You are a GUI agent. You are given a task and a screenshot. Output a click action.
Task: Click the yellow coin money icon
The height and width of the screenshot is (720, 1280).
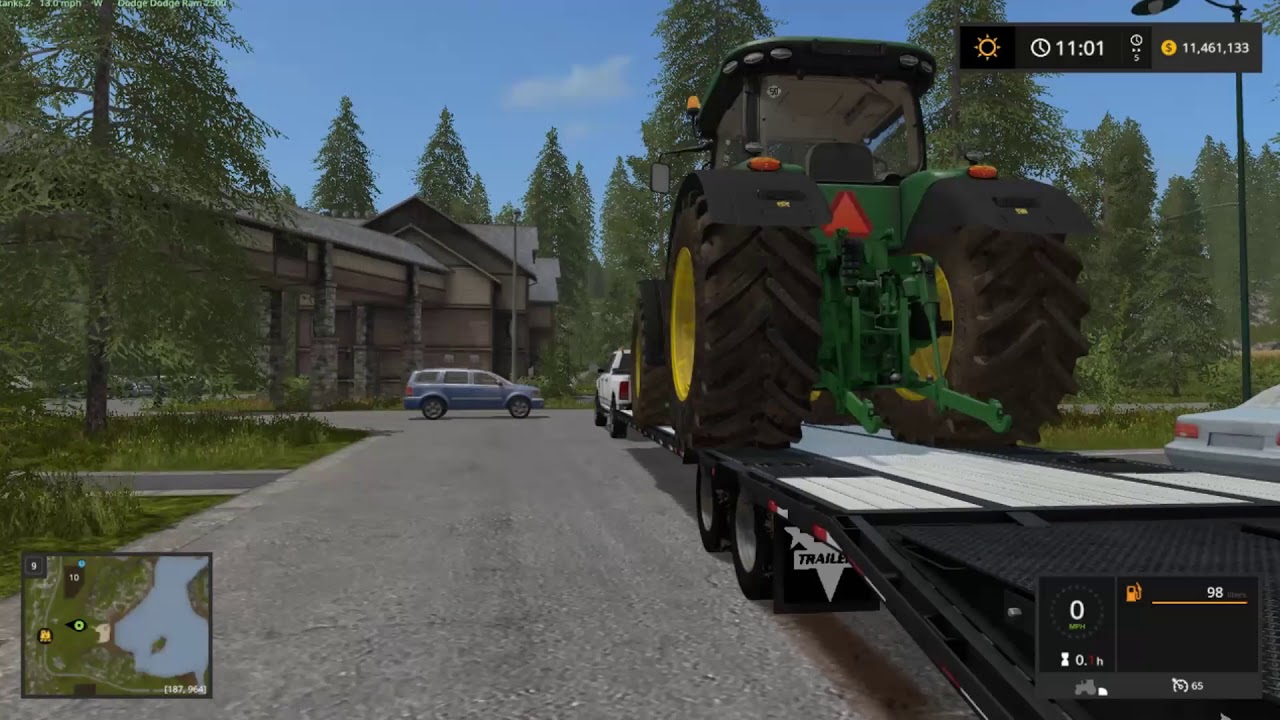tap(1167, 47)
